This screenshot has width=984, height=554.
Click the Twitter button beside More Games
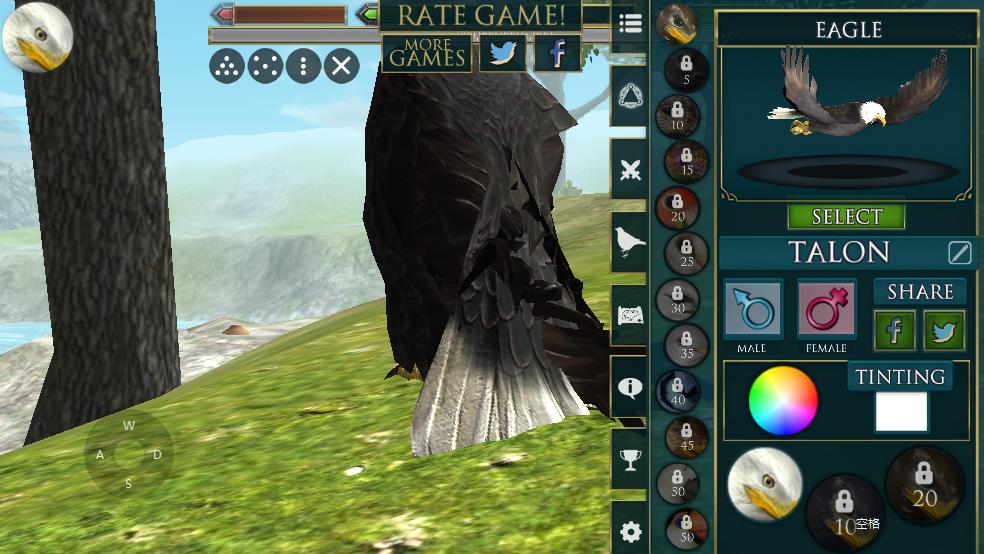502,53
